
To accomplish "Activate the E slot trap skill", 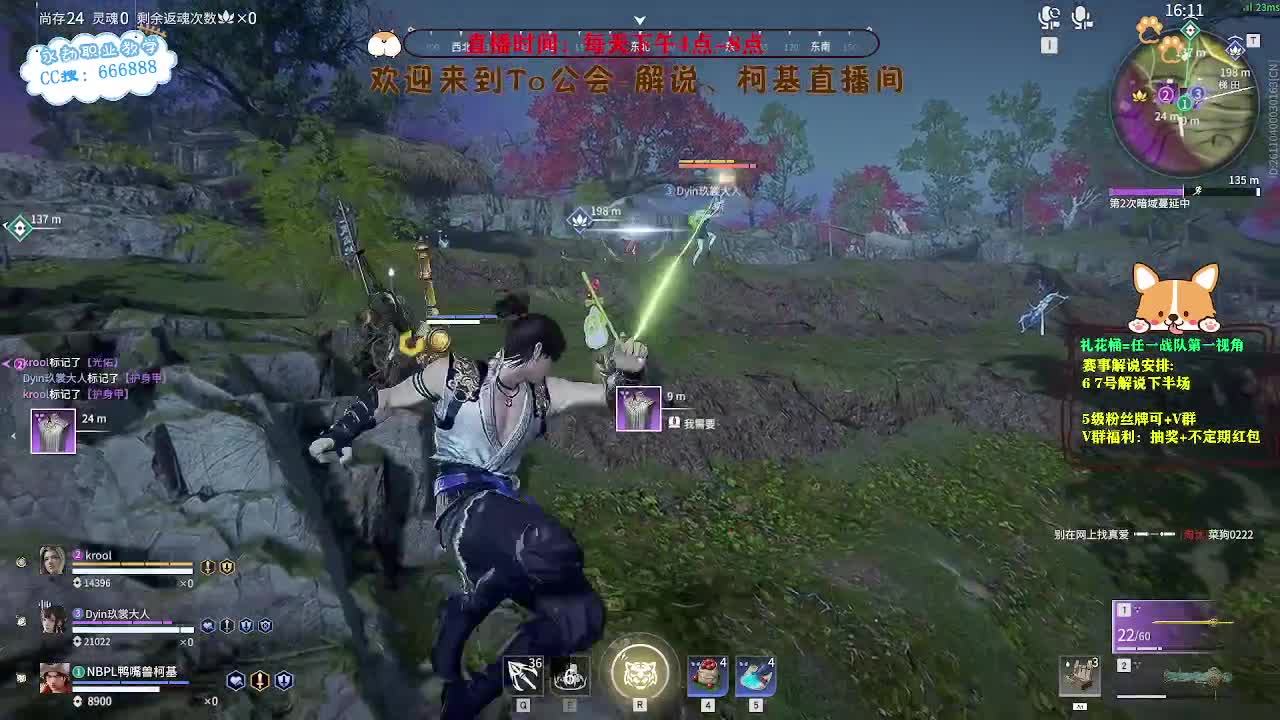I will click(x=572, y=675).
